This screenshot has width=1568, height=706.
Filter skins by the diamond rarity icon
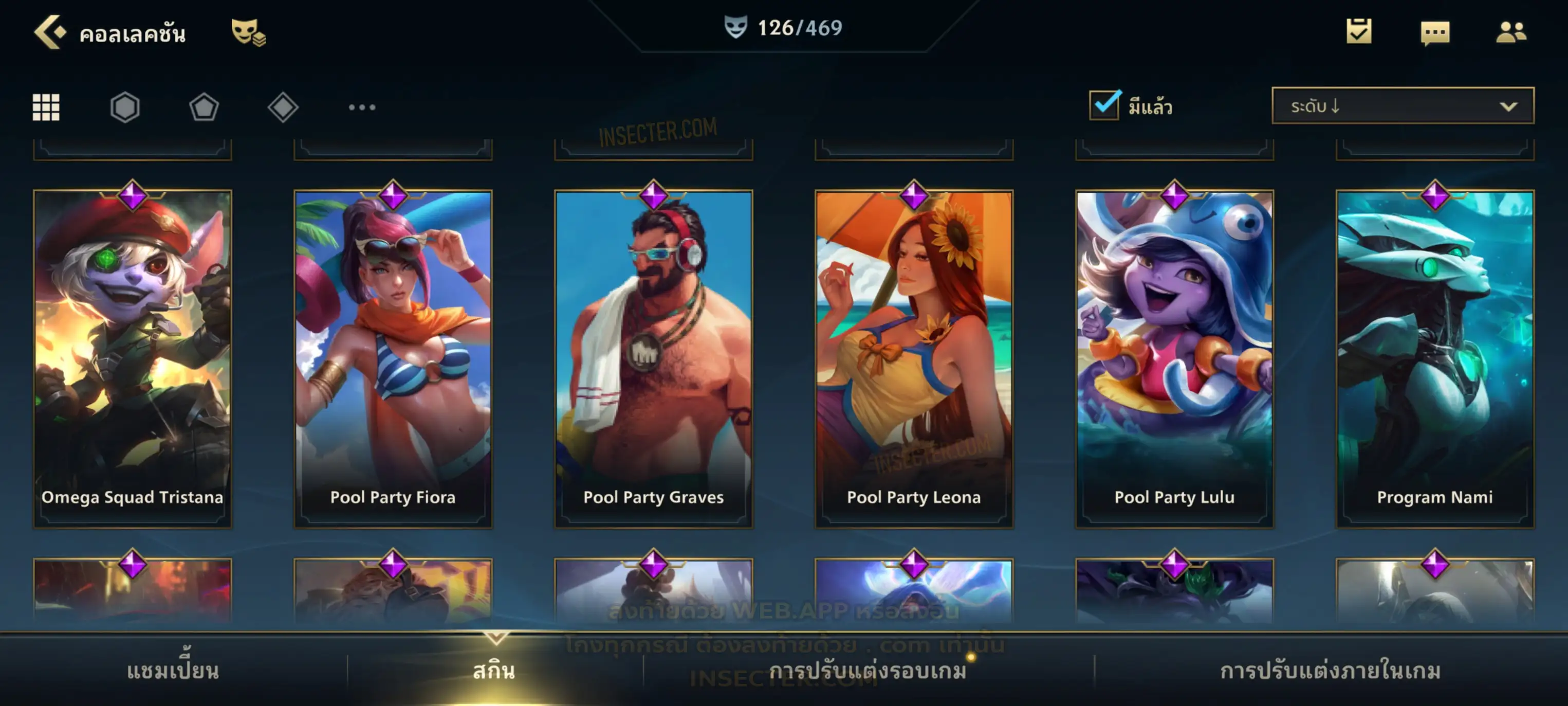click(283, 107)
